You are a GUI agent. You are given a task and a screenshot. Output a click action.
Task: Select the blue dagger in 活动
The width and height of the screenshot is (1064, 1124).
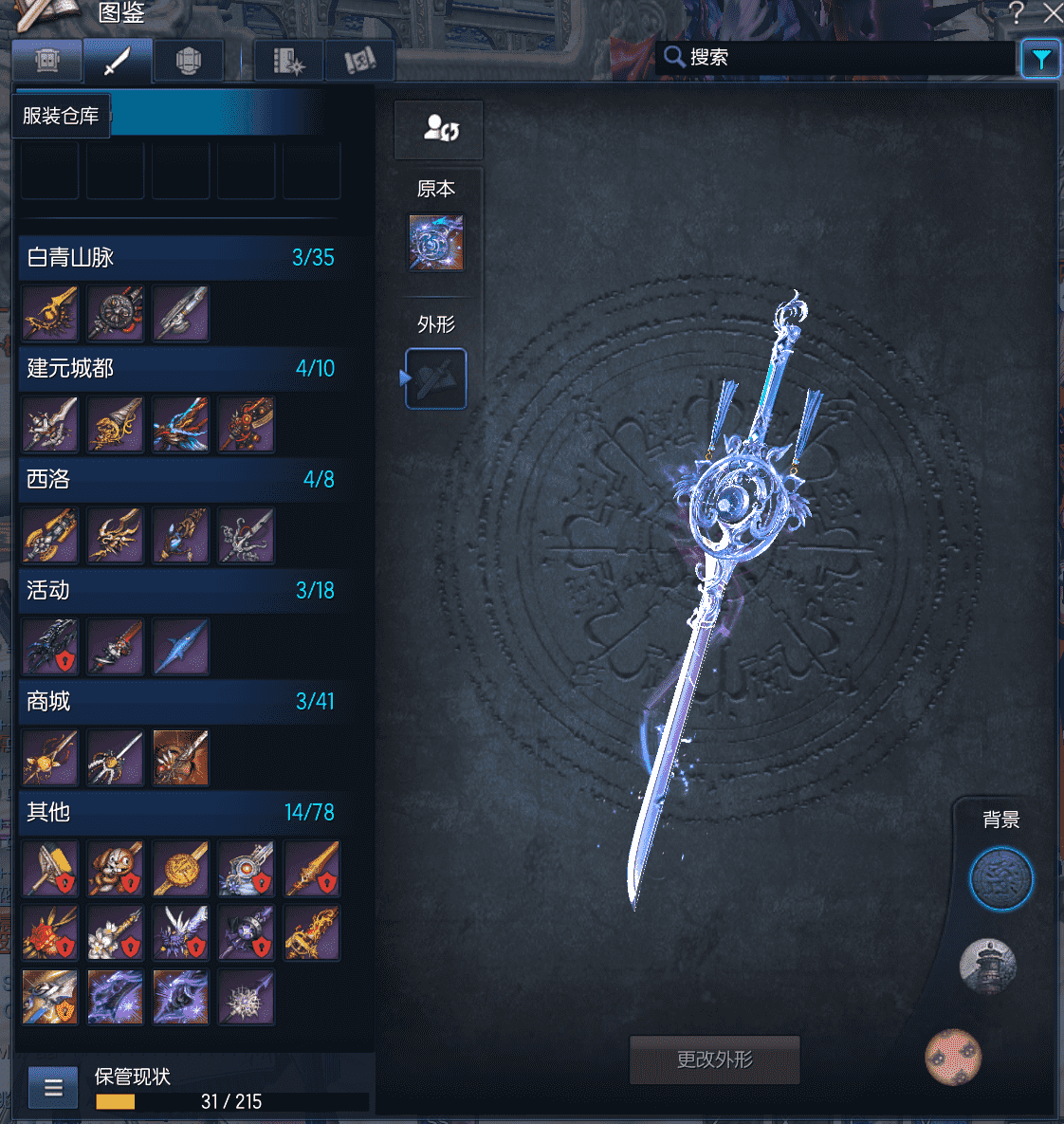coord(181,647)
